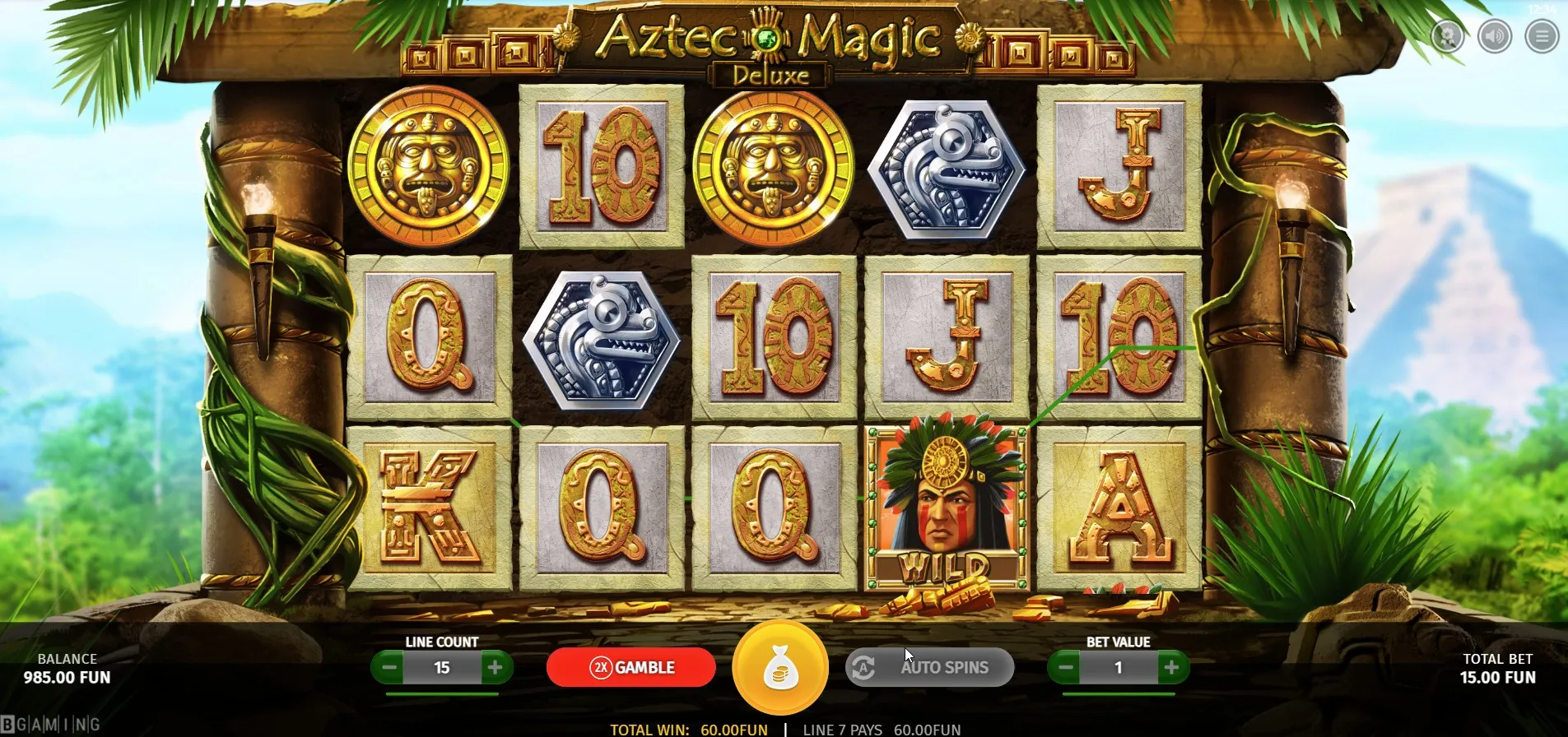Spin the reels with the gold coin-bag button
The width and height of the screenshot is (1568, 737).
[779, 667]
